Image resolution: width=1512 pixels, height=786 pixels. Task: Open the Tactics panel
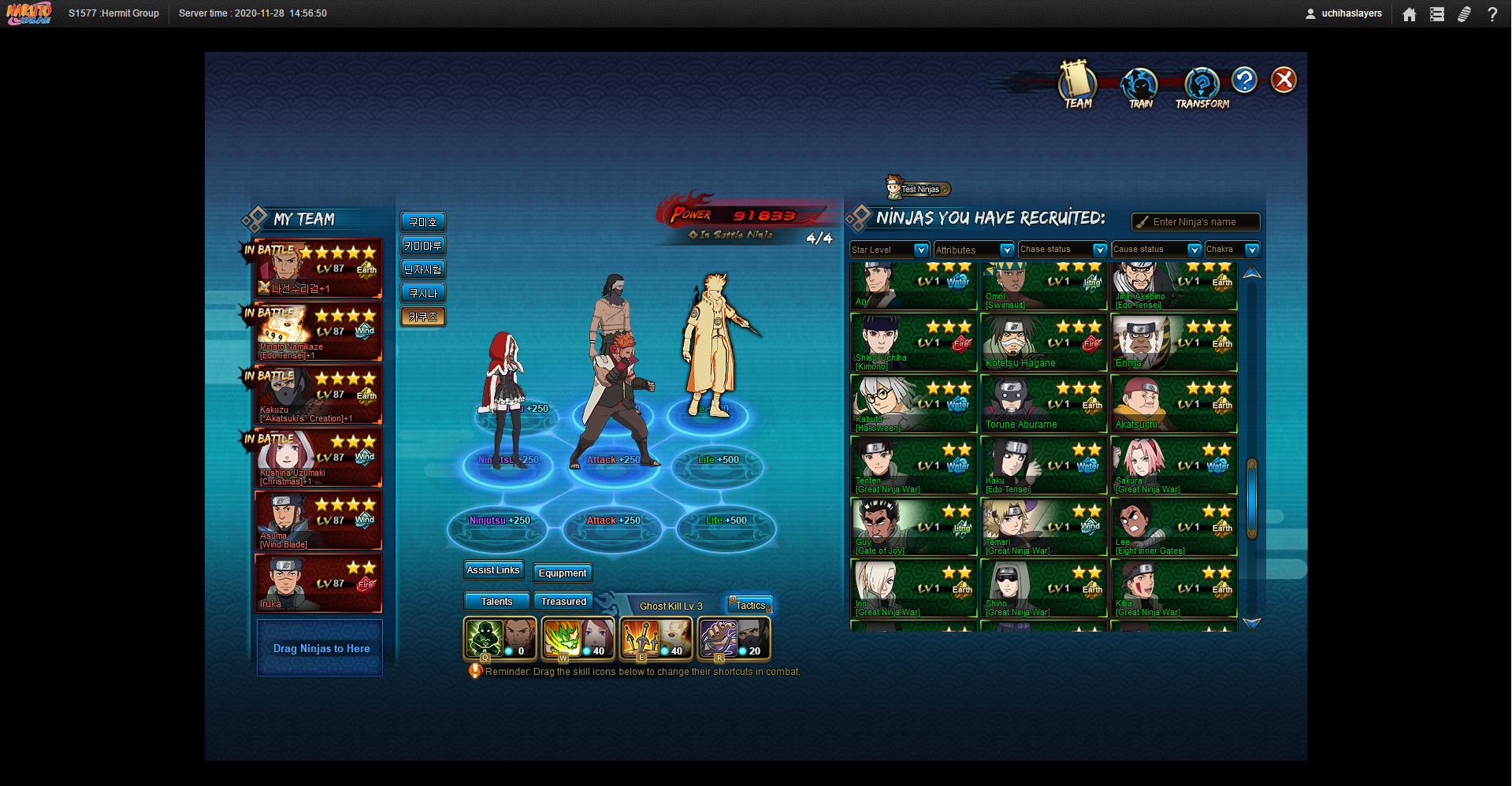[x=750, y=606]
